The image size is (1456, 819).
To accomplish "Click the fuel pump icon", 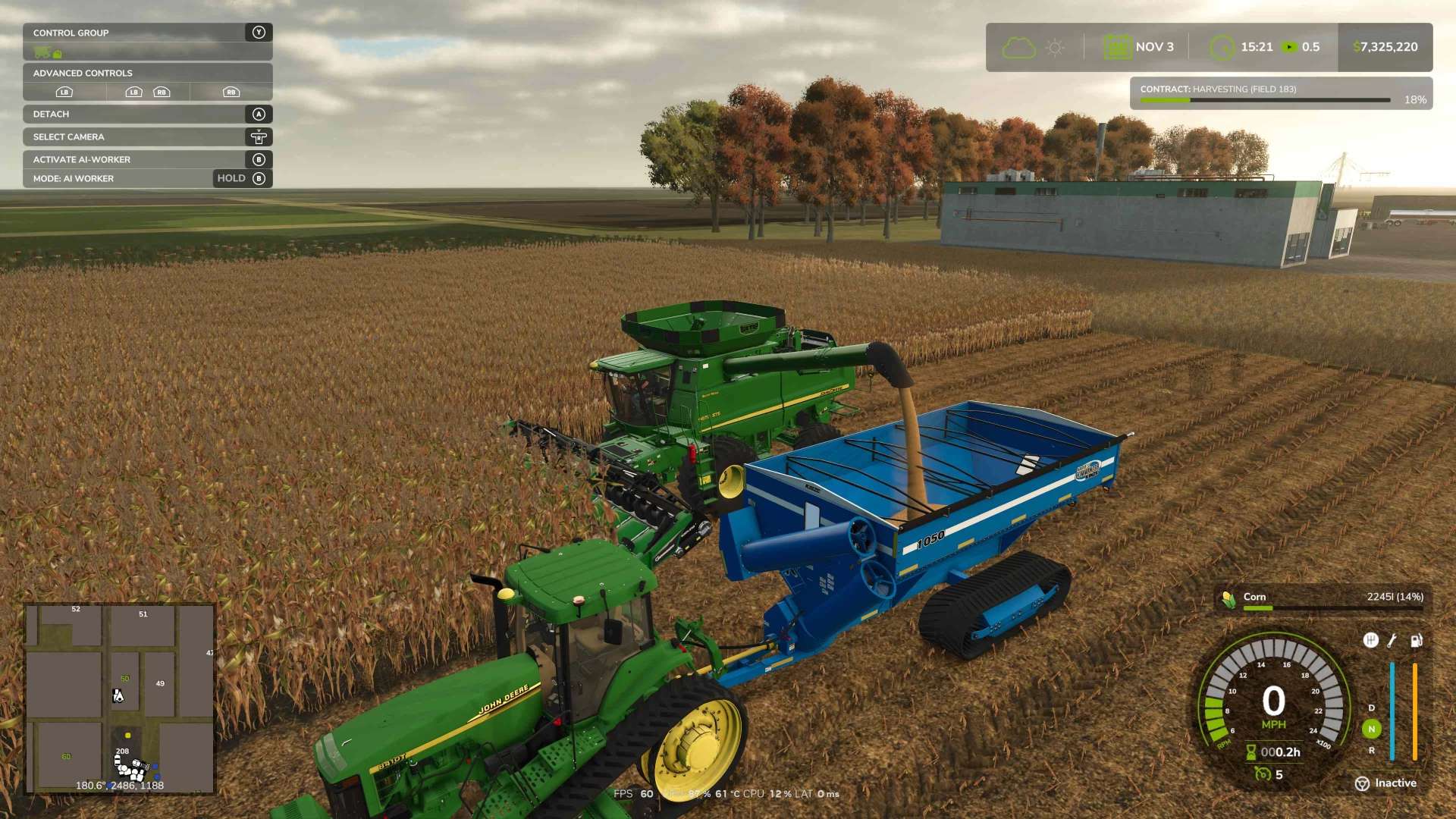I will click(x=1416, y=641).
